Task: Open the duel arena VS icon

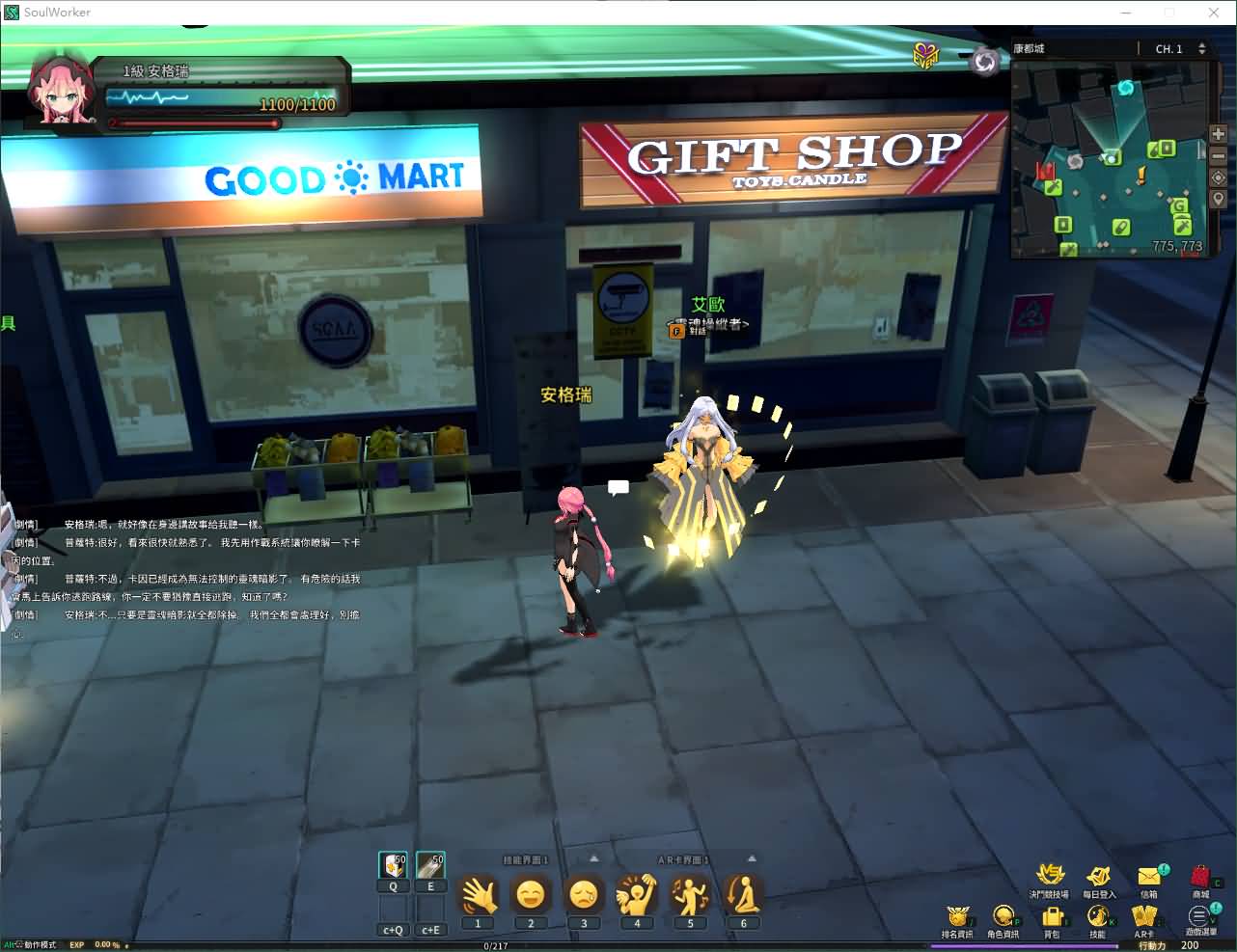Action: pyautogui.click(x=1049, y=874)
